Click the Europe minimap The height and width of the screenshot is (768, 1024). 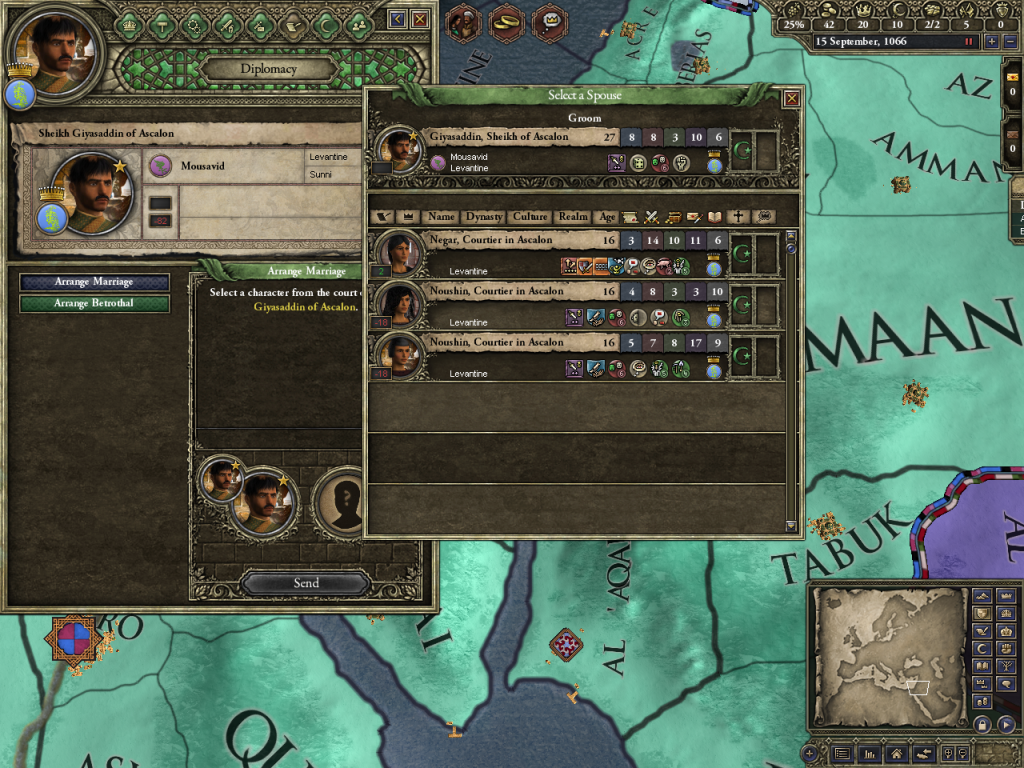[x=888, y=656]
